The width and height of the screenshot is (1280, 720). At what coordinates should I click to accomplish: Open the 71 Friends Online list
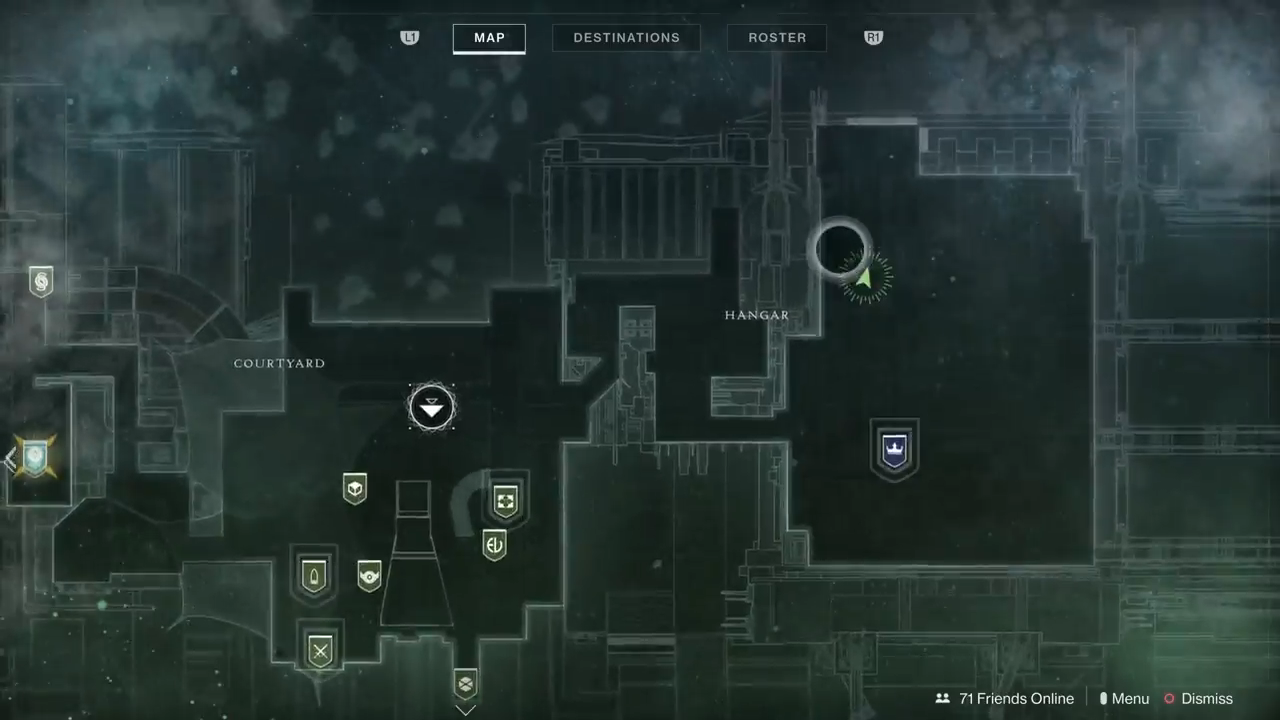1004,699
